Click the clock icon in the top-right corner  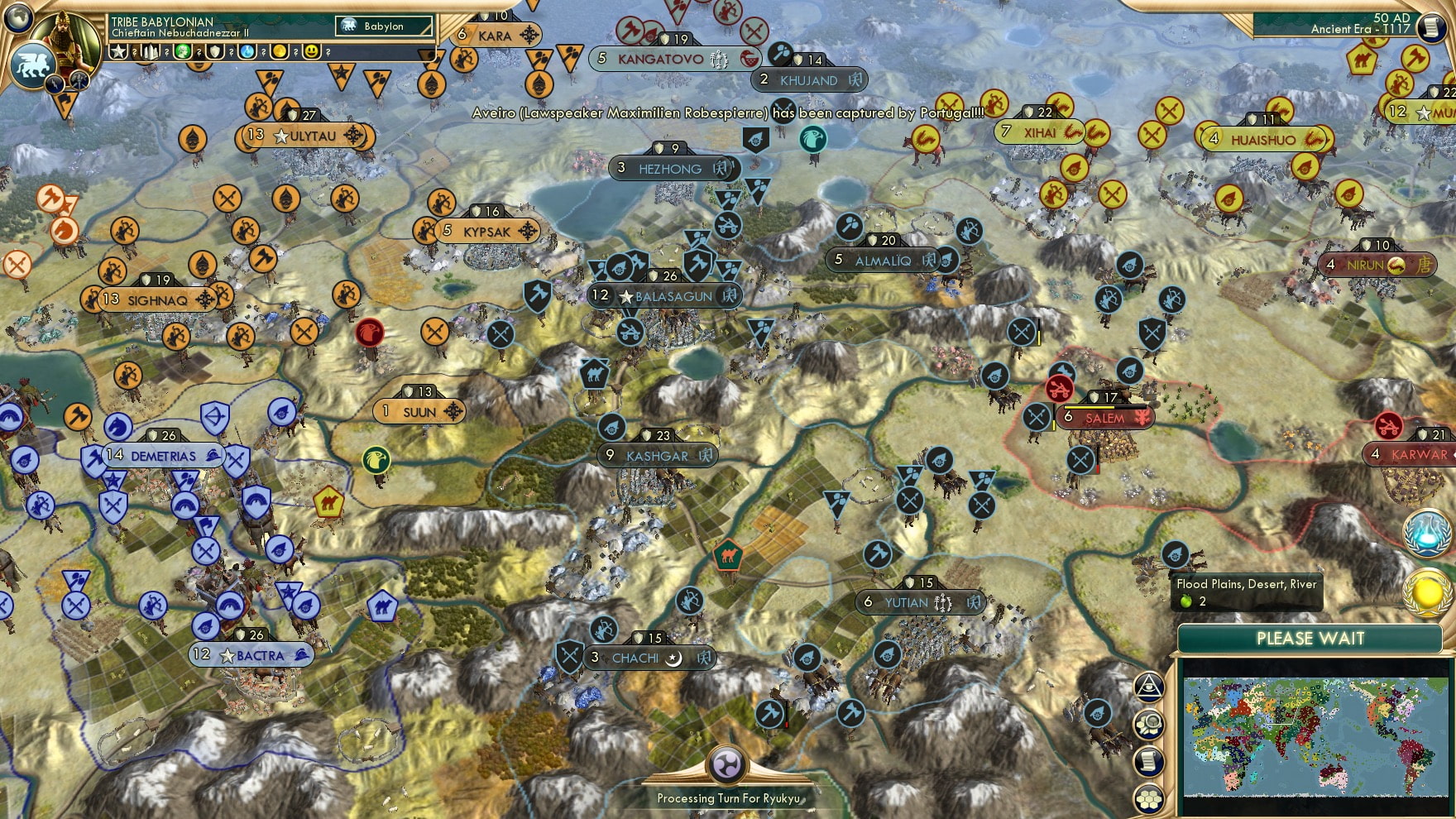1431,28
